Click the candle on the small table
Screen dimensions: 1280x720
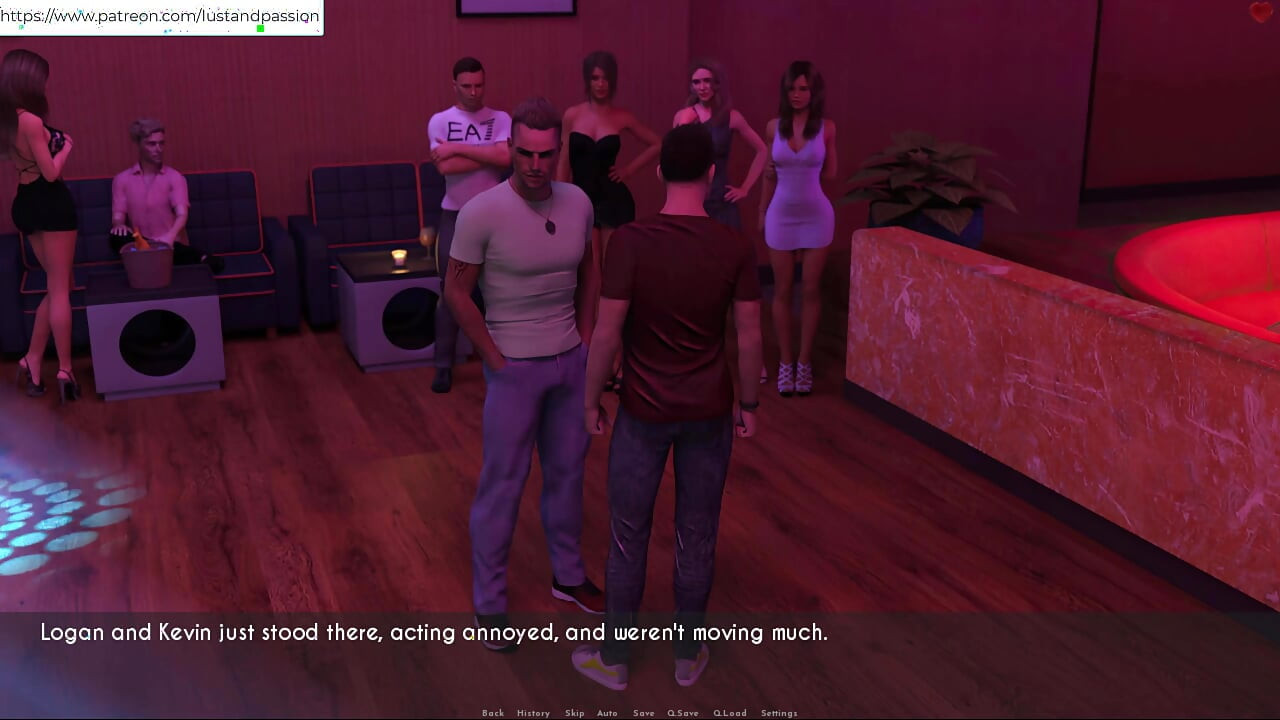pyautogui.click(x=401, y=258)
